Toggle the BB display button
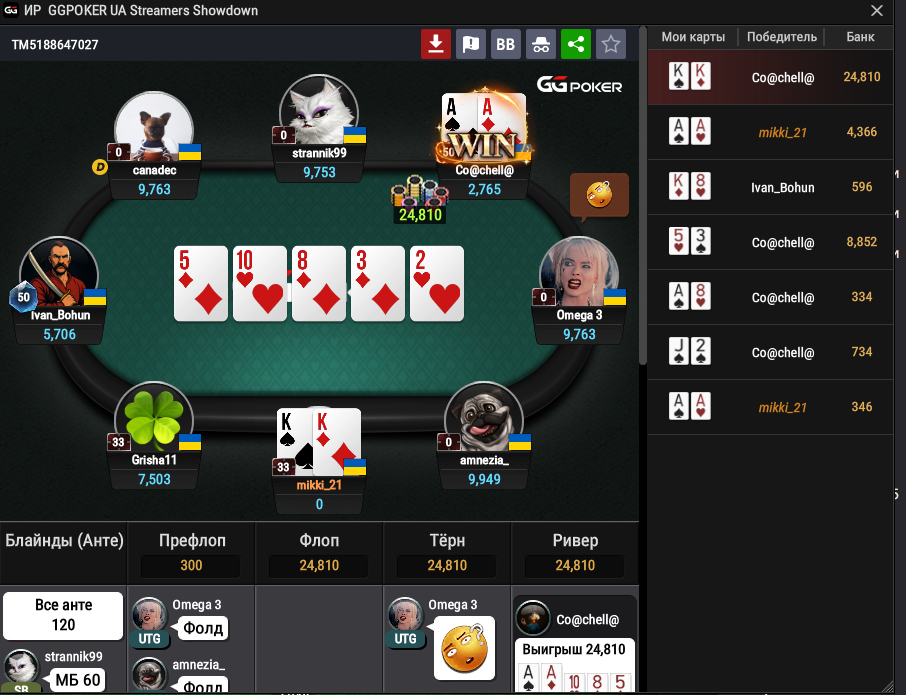 click(x=505, y=44)
